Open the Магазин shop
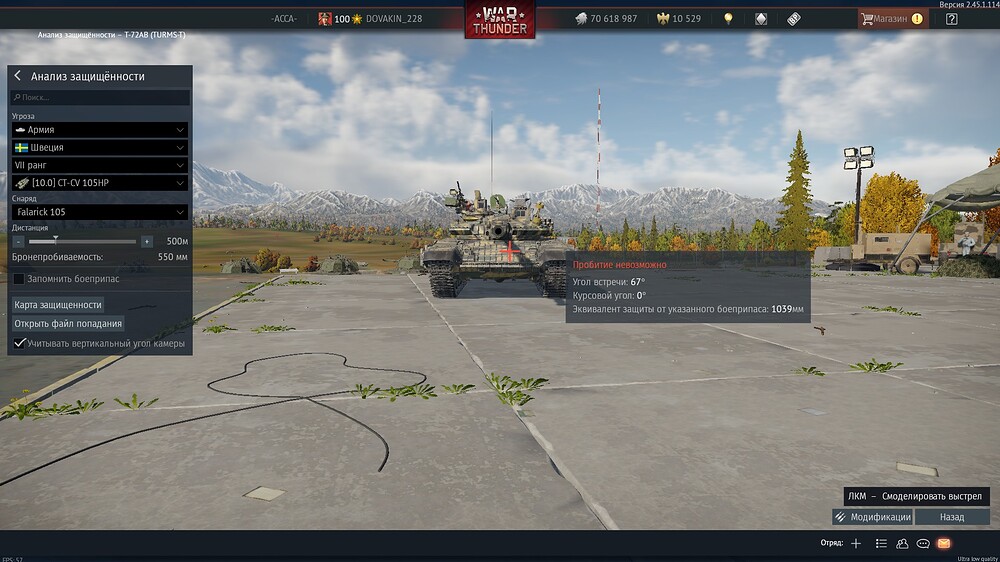Image resolution: width=1000 pixels, height=562 pixels. (891, 18)
